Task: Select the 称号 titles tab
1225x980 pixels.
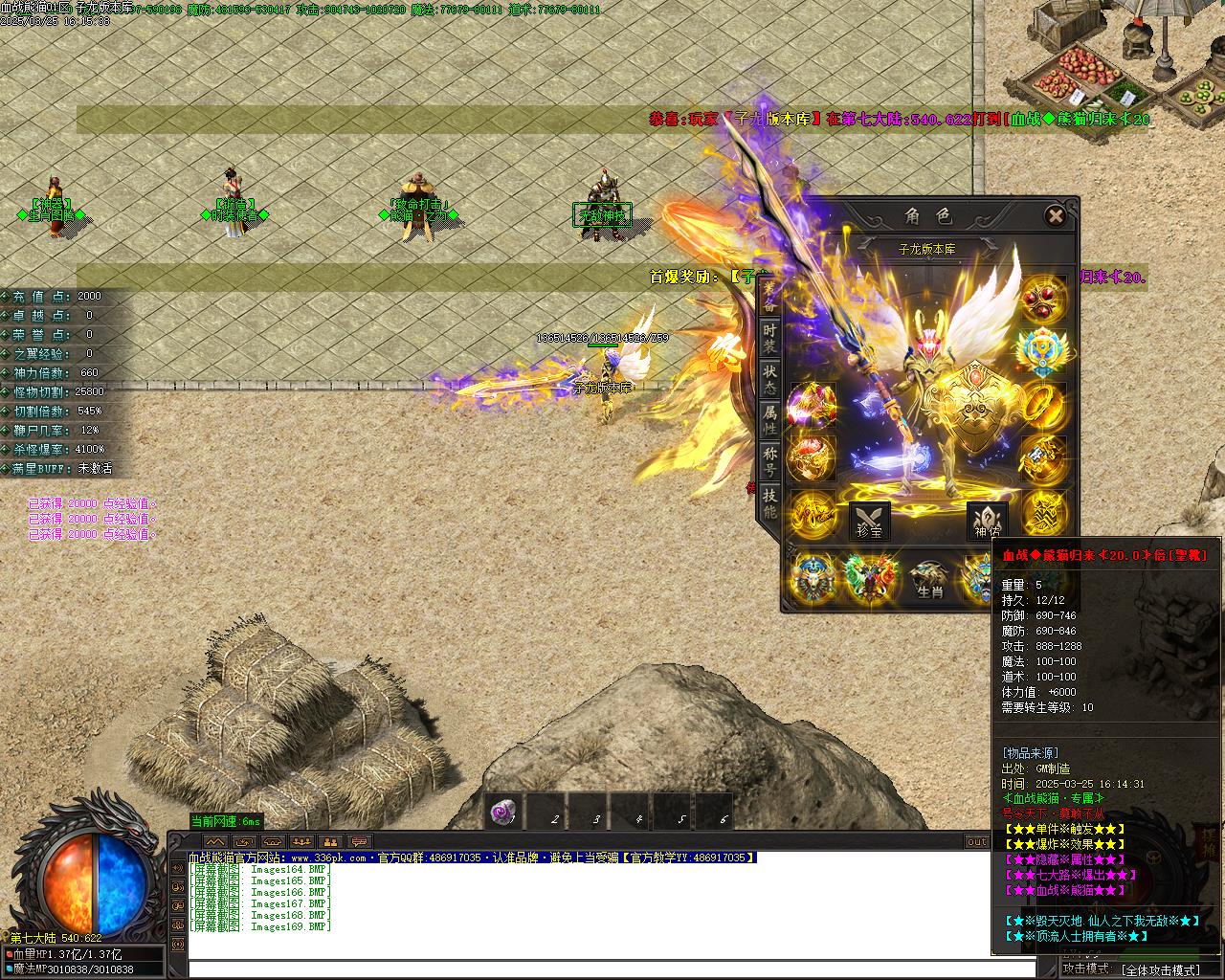Action: click(x=769, y=462)
